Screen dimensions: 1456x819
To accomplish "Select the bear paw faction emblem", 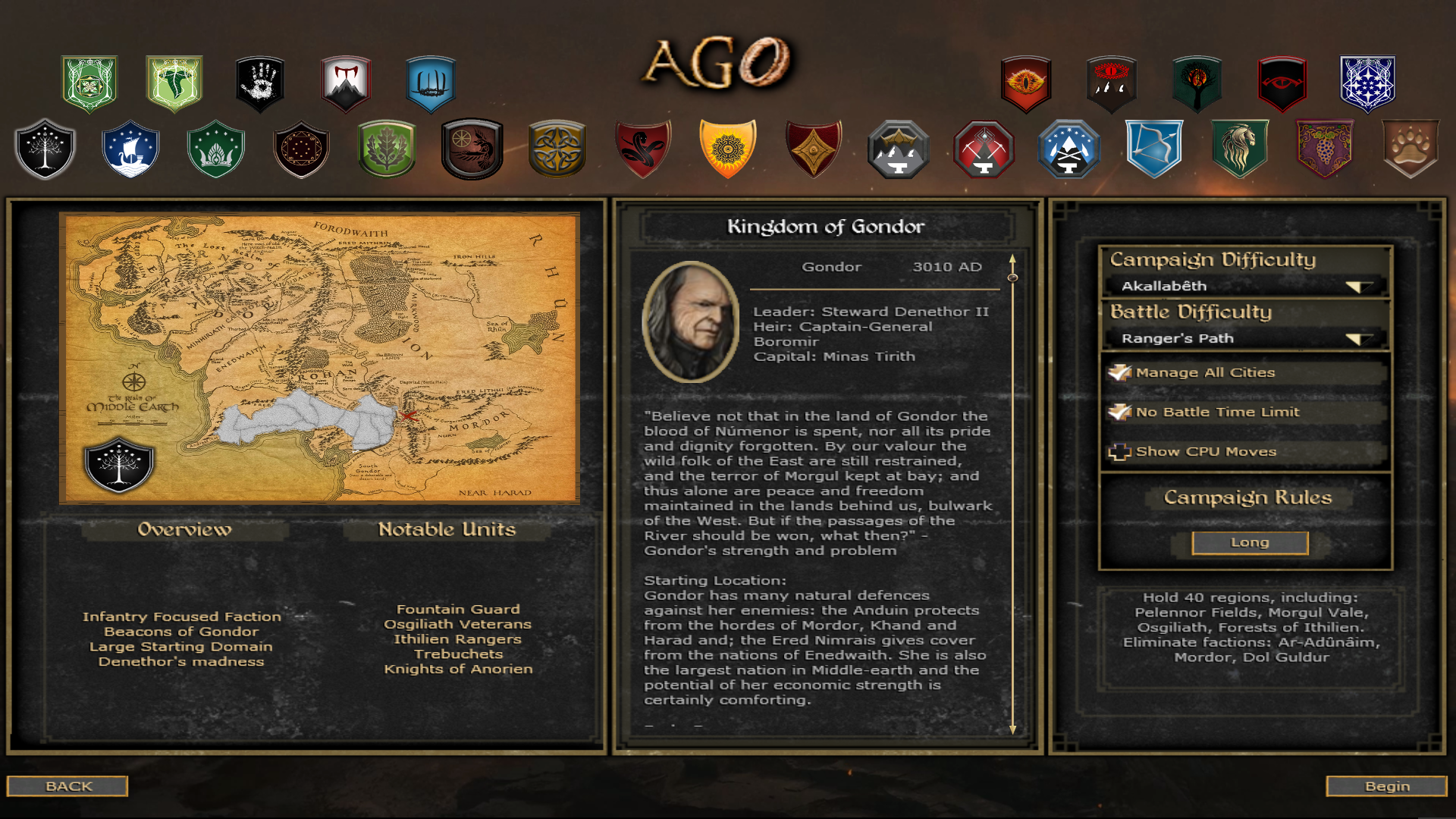I will pyautogui.click(x=1410, y=149).
